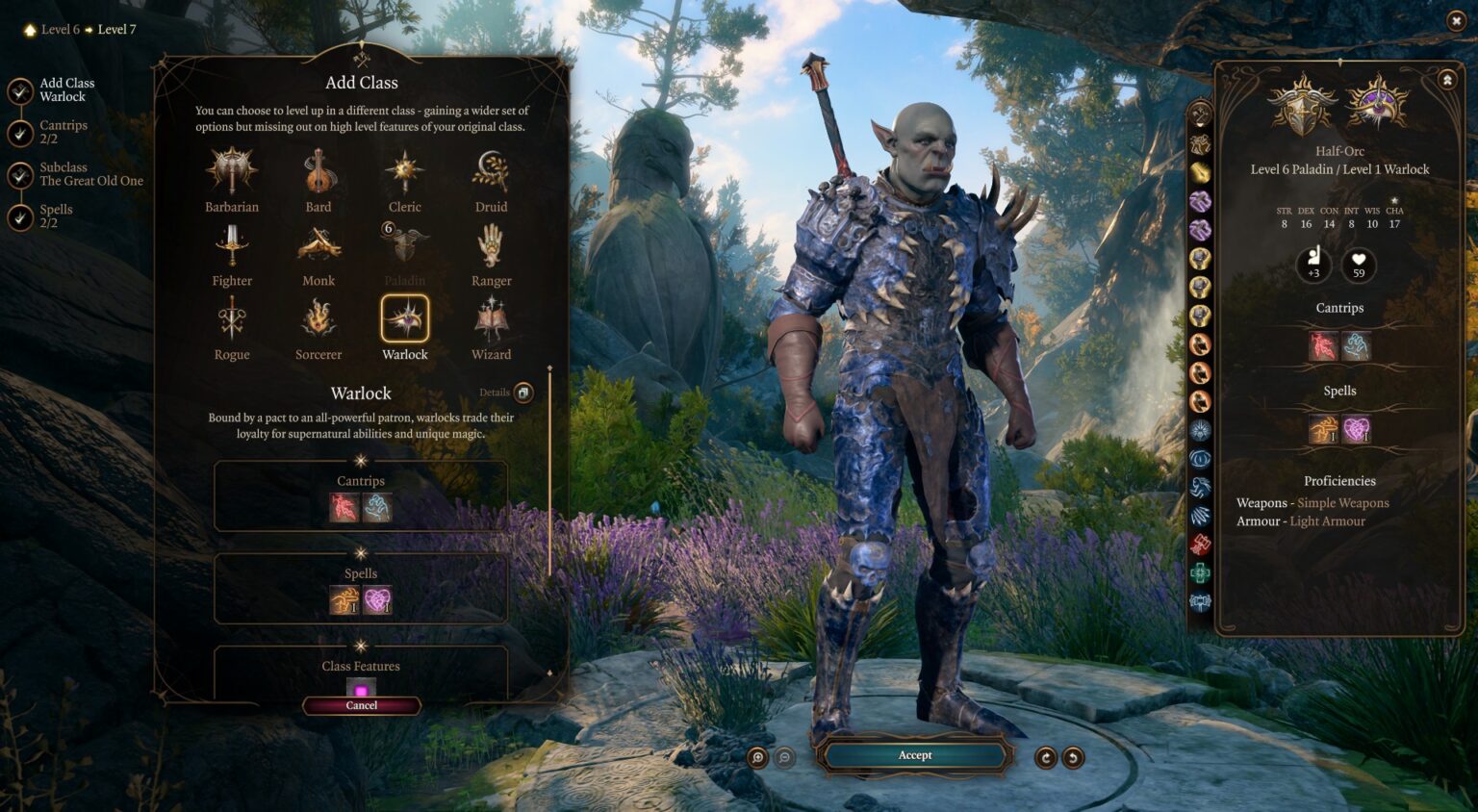
Task: Click the Accept button
Action: (x=913, y=755)
